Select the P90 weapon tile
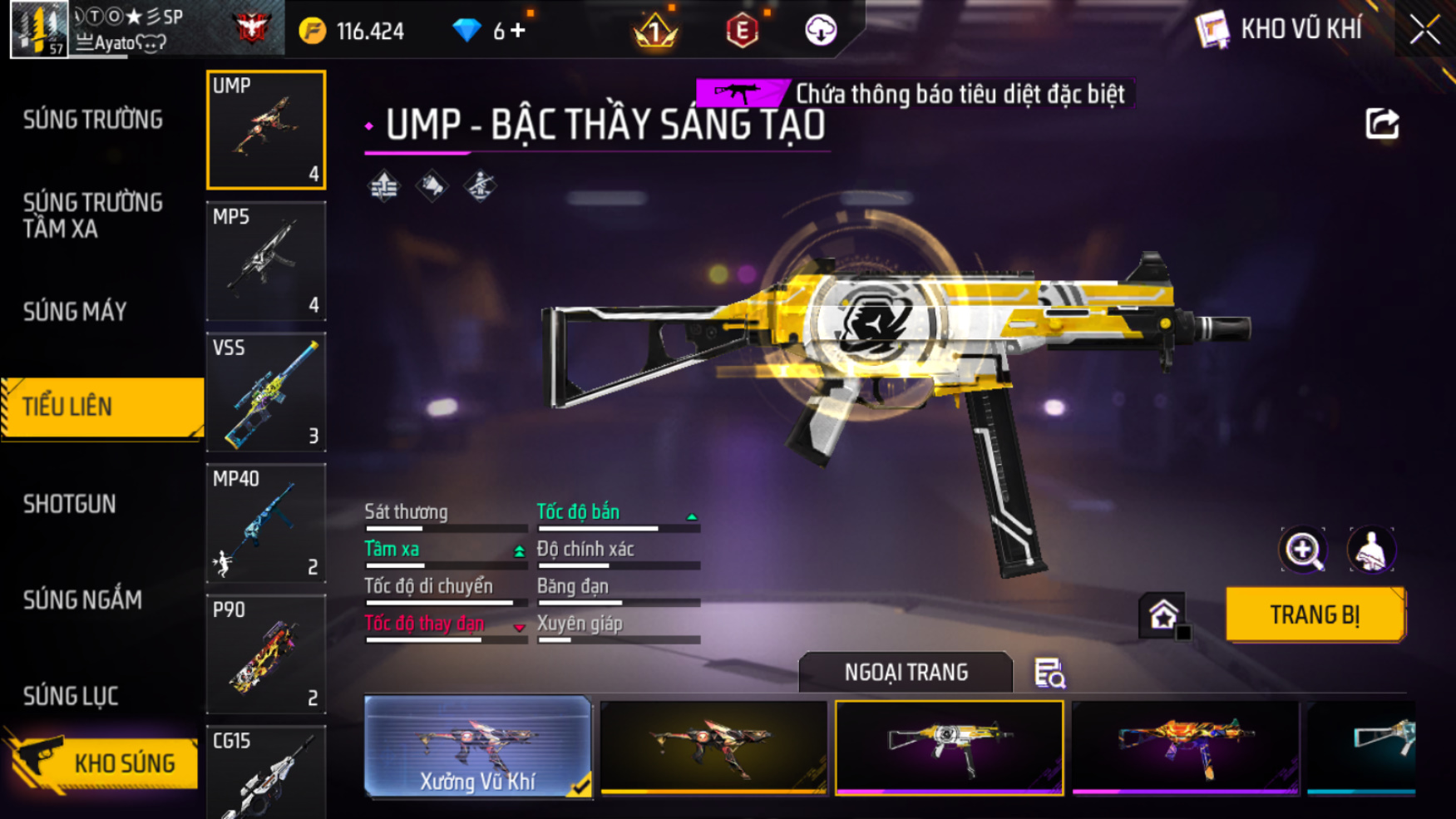 [x=266, y=654]
